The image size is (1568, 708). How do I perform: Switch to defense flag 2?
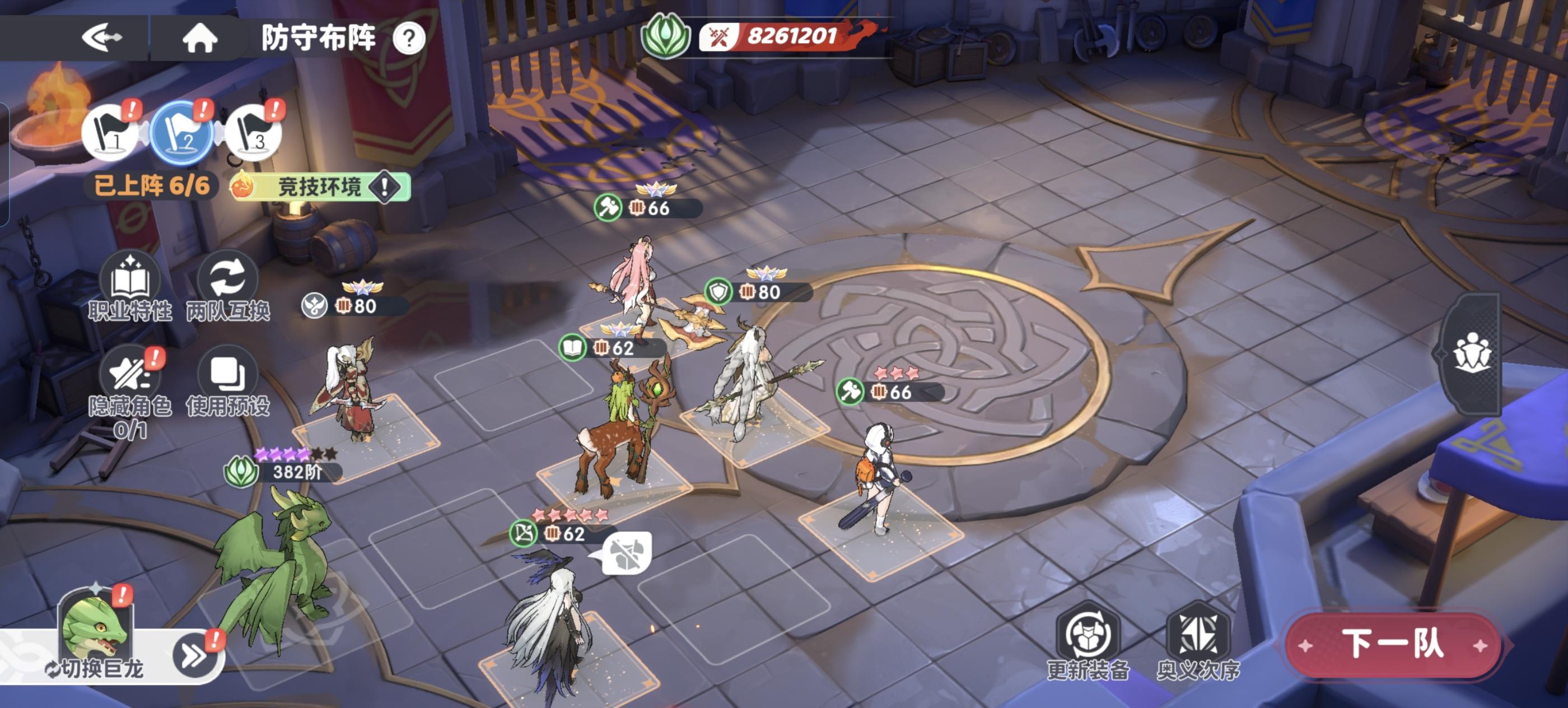click(181, 133)
